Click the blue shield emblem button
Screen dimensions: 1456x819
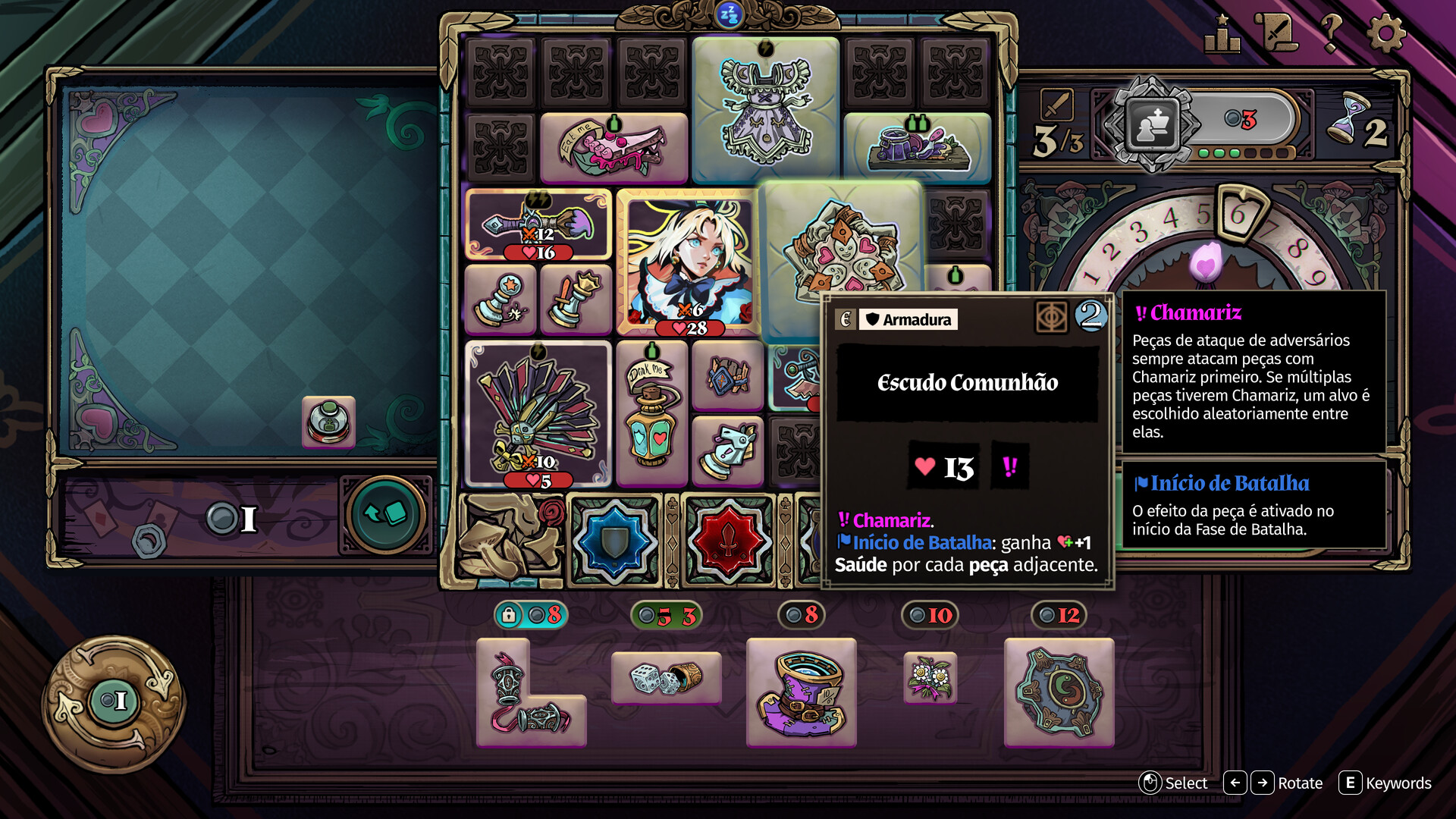(614, 541)
